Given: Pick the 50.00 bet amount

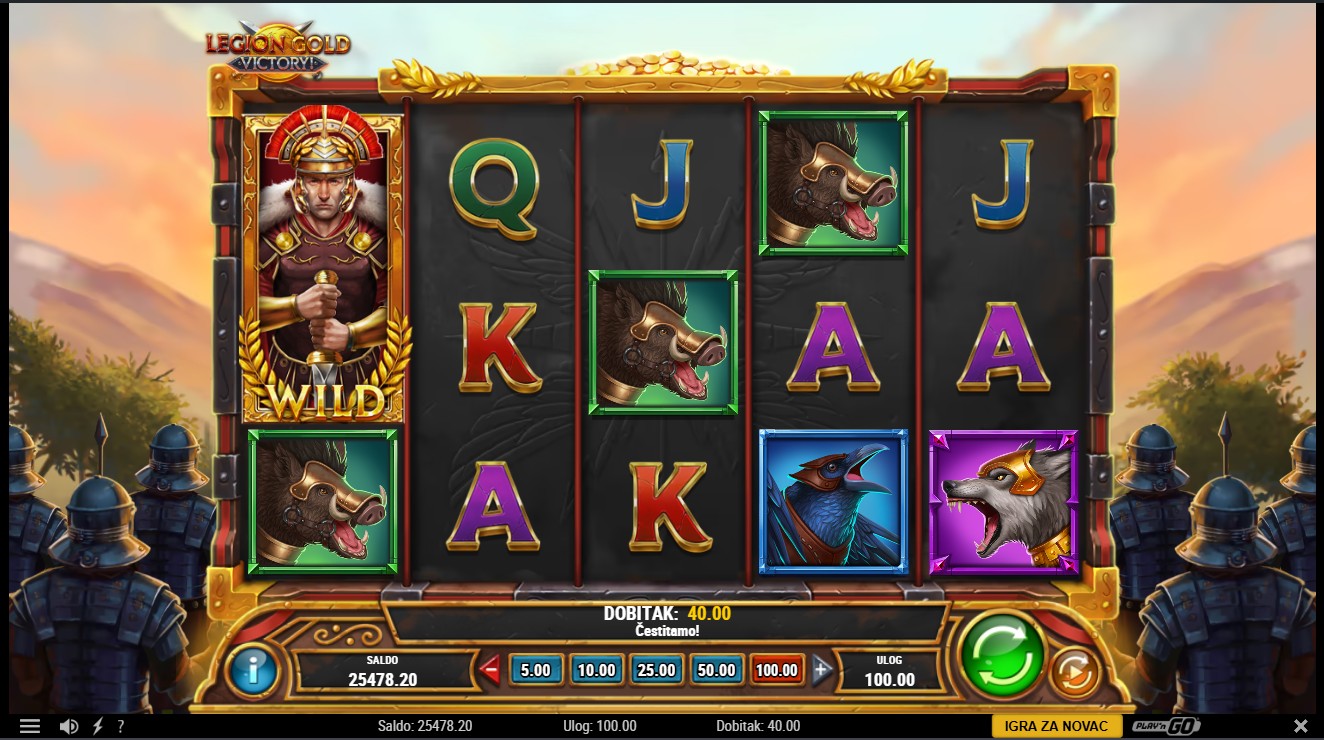Looking at the screenshot, I should pyautogui.click(x=716, y=670).
